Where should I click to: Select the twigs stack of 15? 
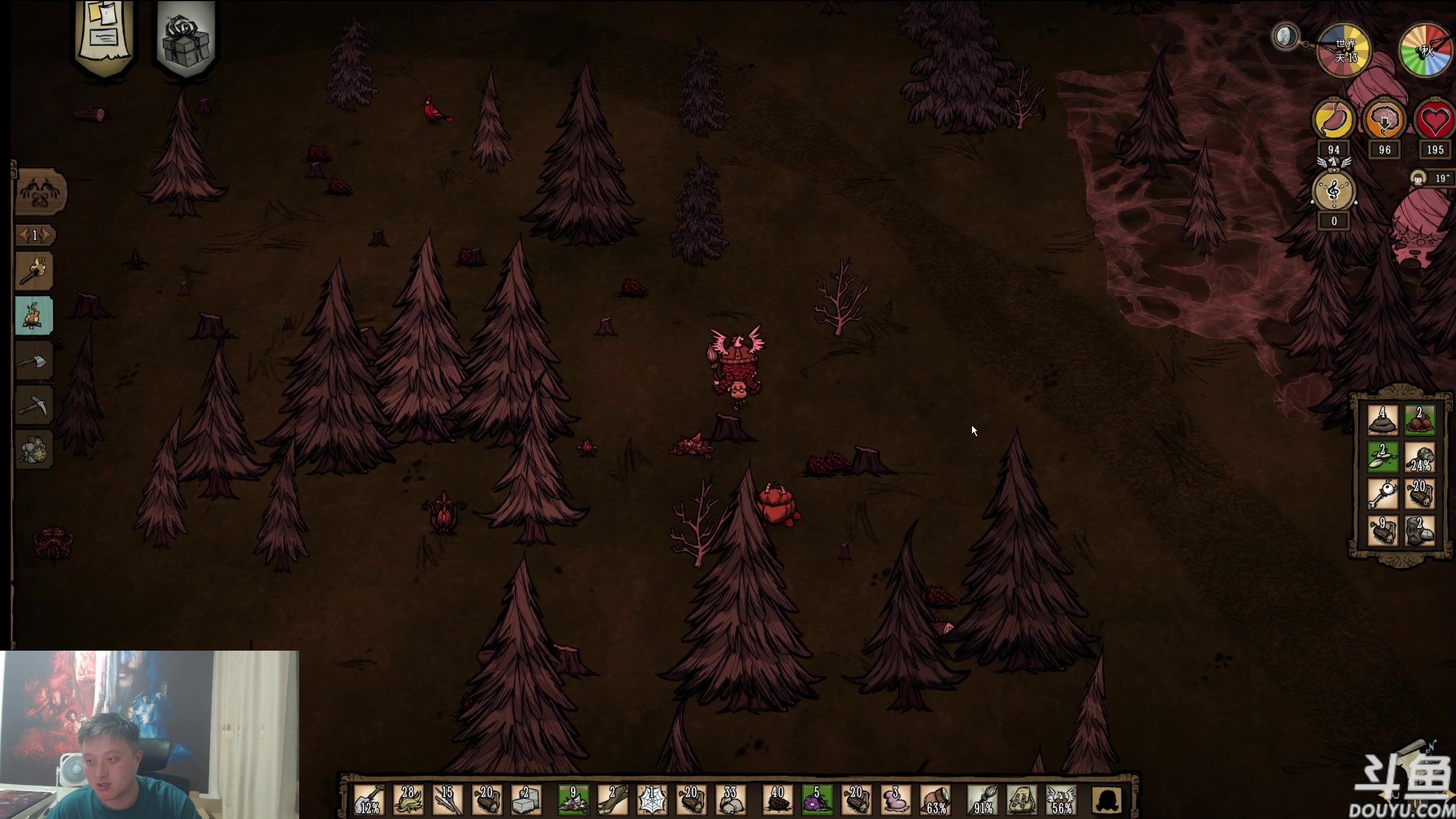coord(448,800)
